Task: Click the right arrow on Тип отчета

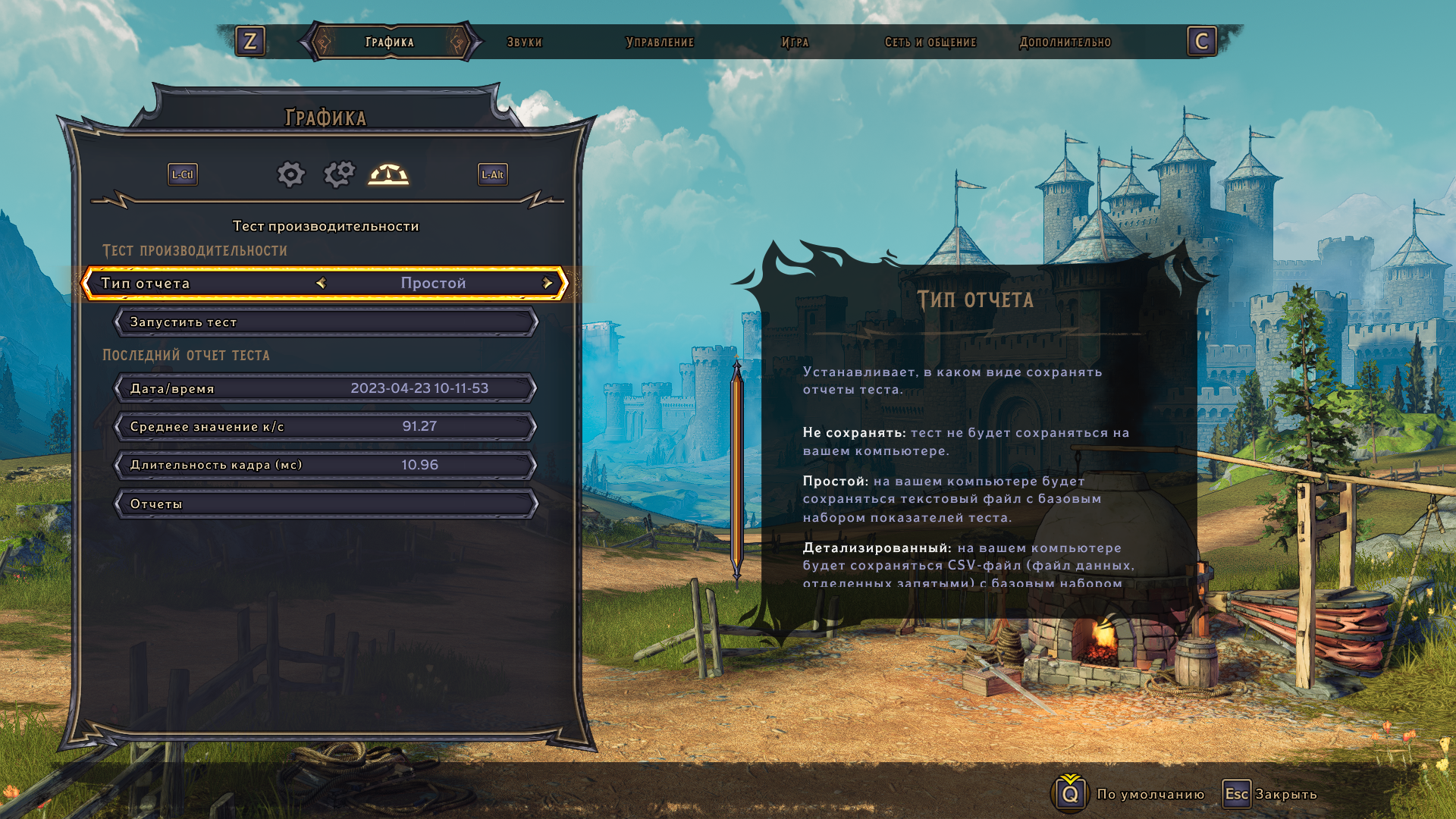Action: coord(547,284)
